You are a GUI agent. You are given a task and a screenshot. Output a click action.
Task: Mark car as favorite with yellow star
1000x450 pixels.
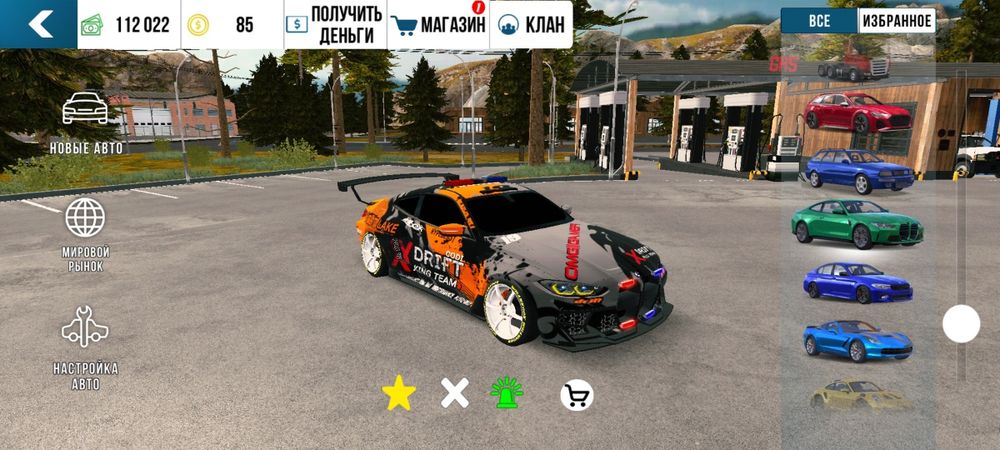coord(399,395)
